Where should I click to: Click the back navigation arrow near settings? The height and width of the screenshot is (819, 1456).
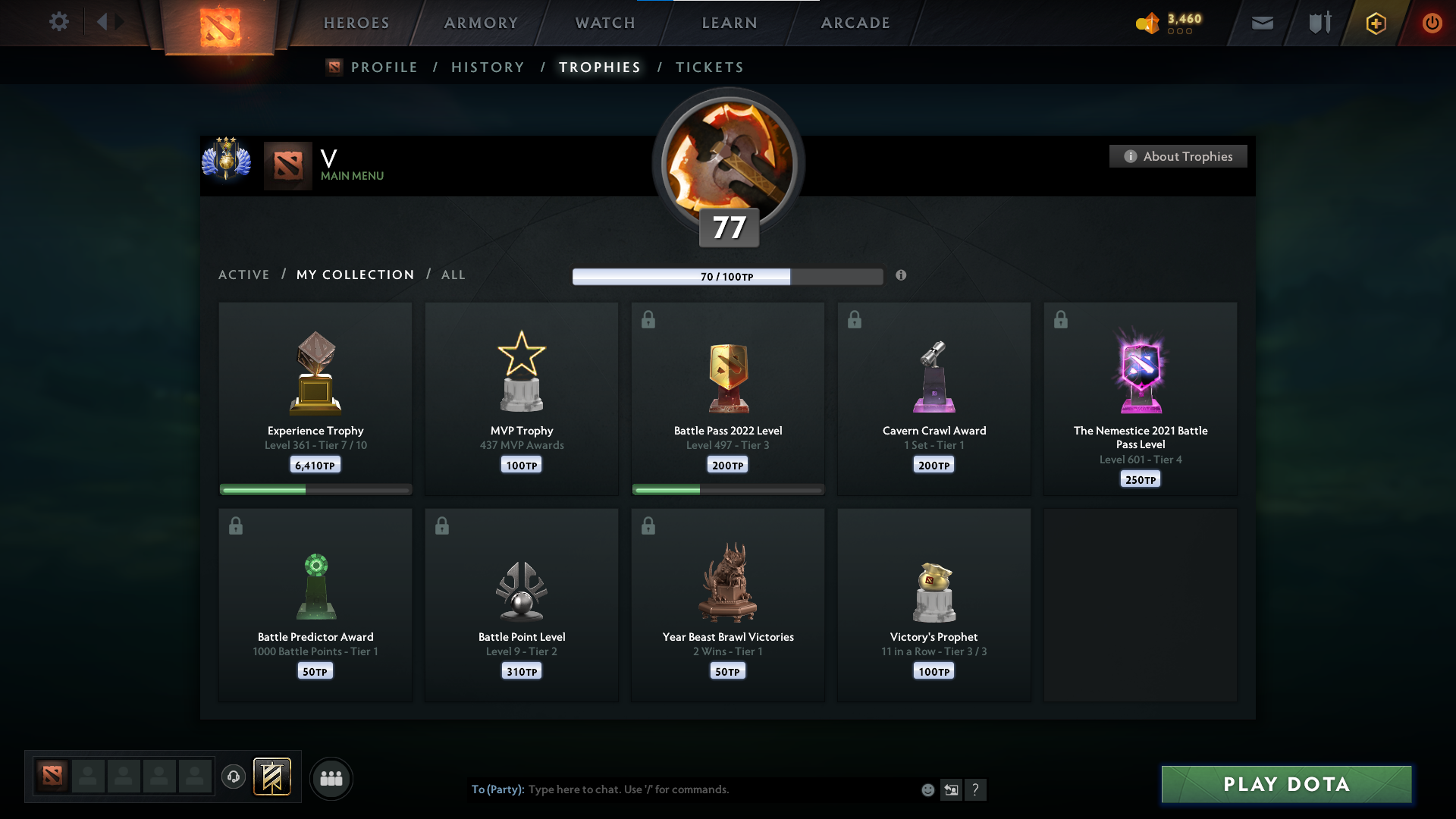tap(103, 22)
